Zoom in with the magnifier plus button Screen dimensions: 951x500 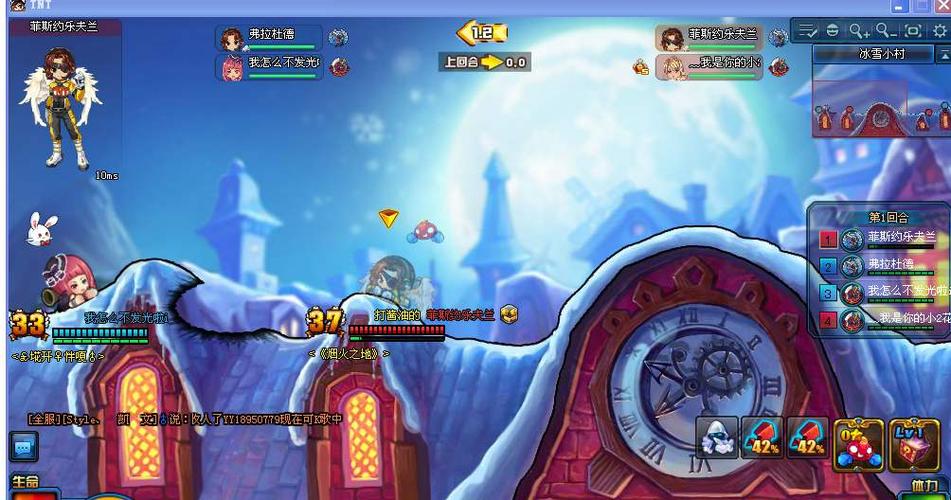(x=859, y=31)
